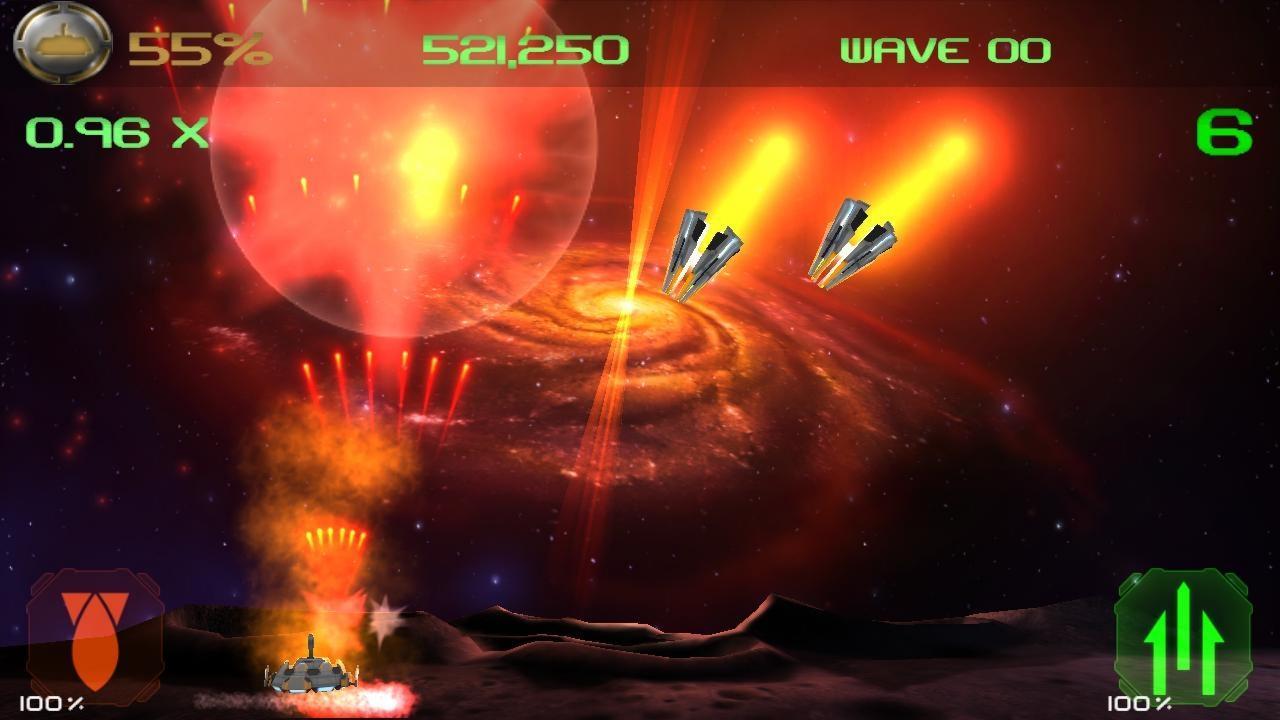Click the pair of incoming silver missiles on the left
1280x720 pixels.
click(705, 250)
